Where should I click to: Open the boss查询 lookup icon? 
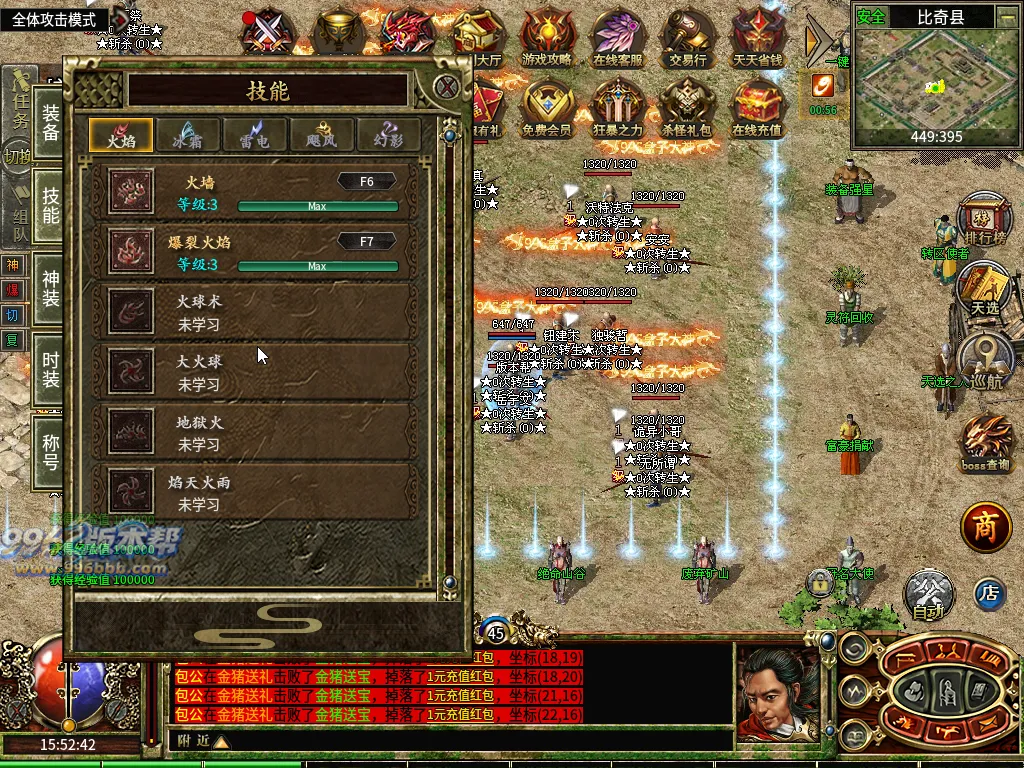click(x=985, y=444)
